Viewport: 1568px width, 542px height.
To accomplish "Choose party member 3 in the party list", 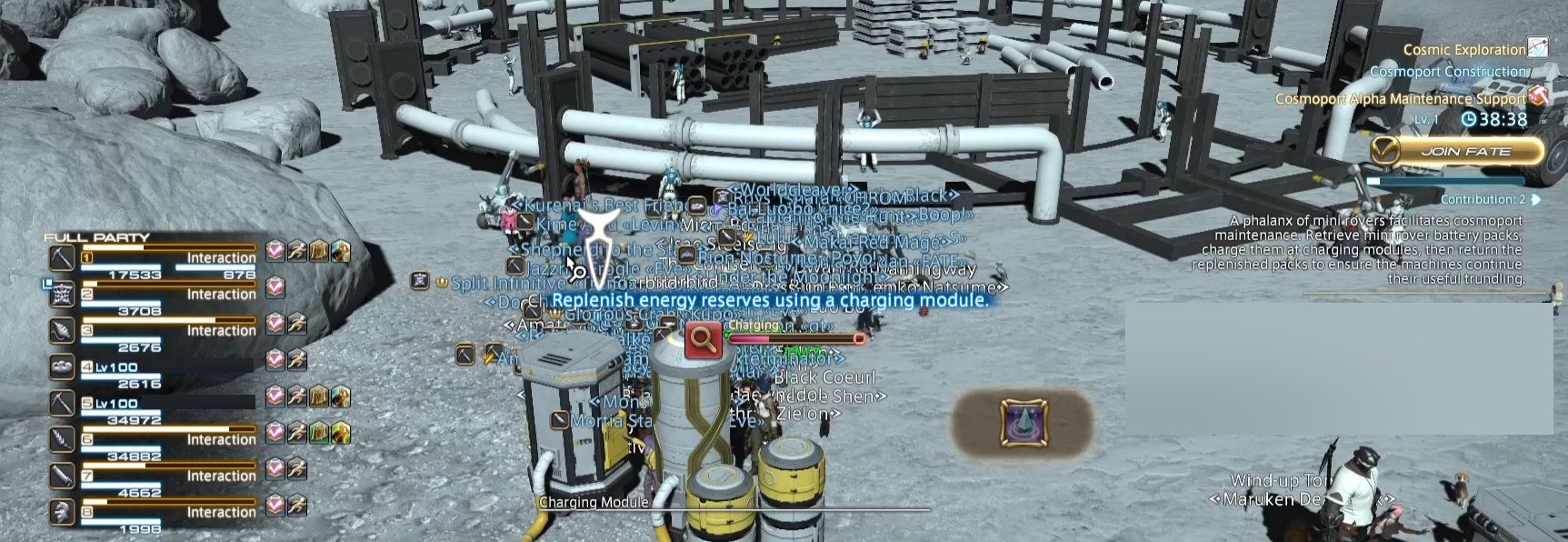I will point(62,331).
